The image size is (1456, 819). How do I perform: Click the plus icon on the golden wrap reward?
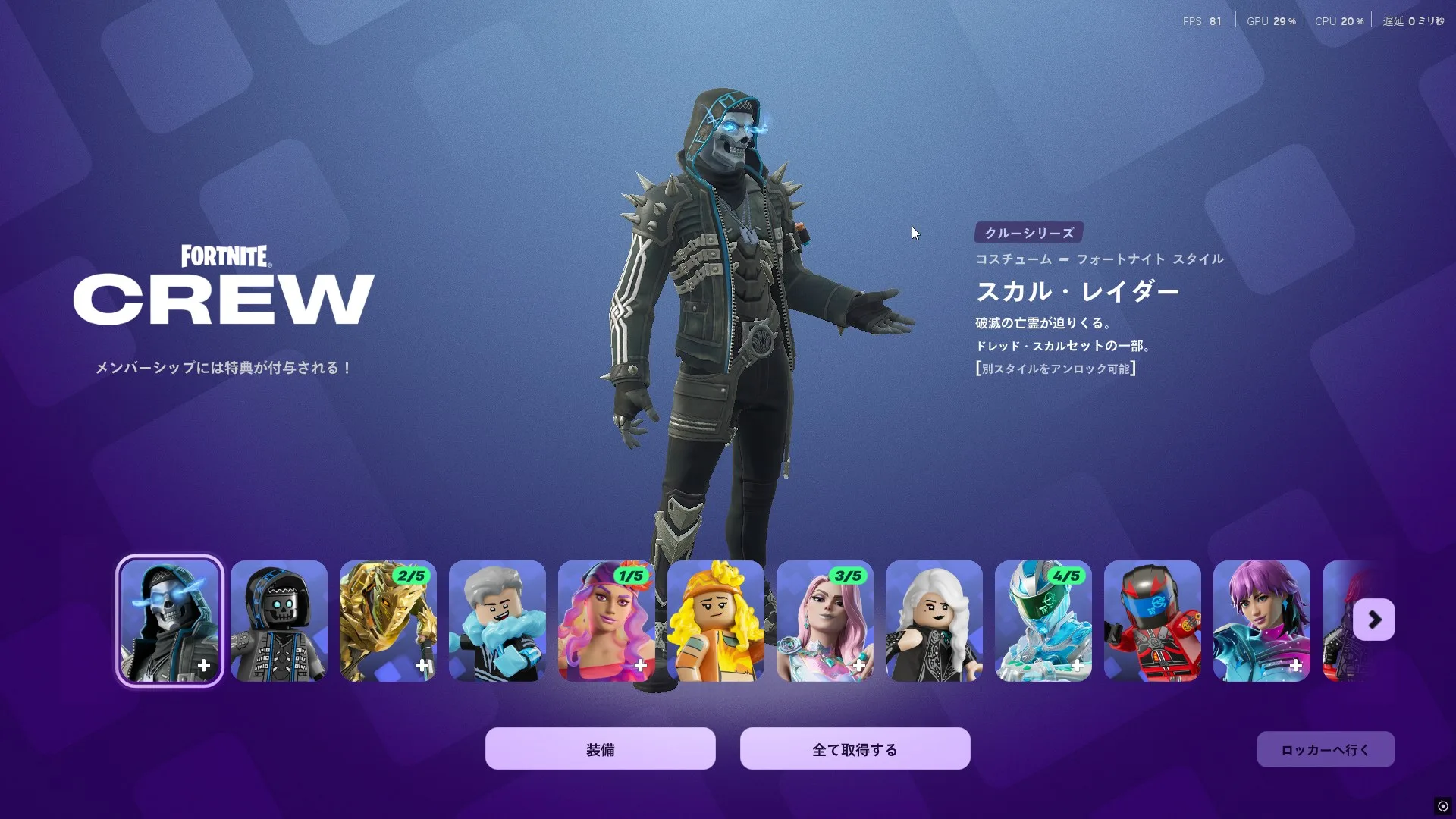pyautogui.click(x=422, y=666)
